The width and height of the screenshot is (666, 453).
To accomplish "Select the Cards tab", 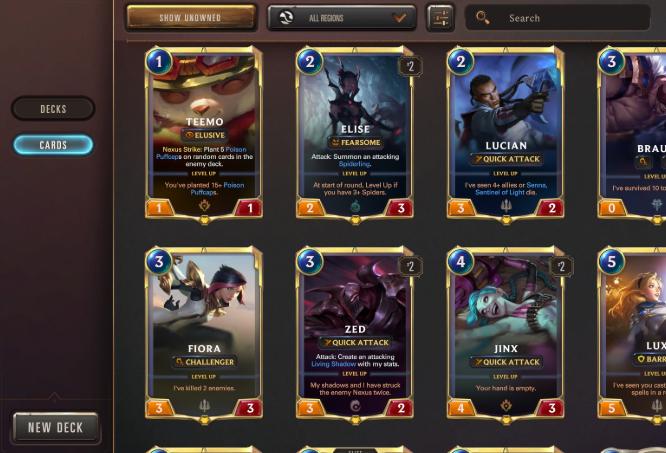I will point(53,145).
